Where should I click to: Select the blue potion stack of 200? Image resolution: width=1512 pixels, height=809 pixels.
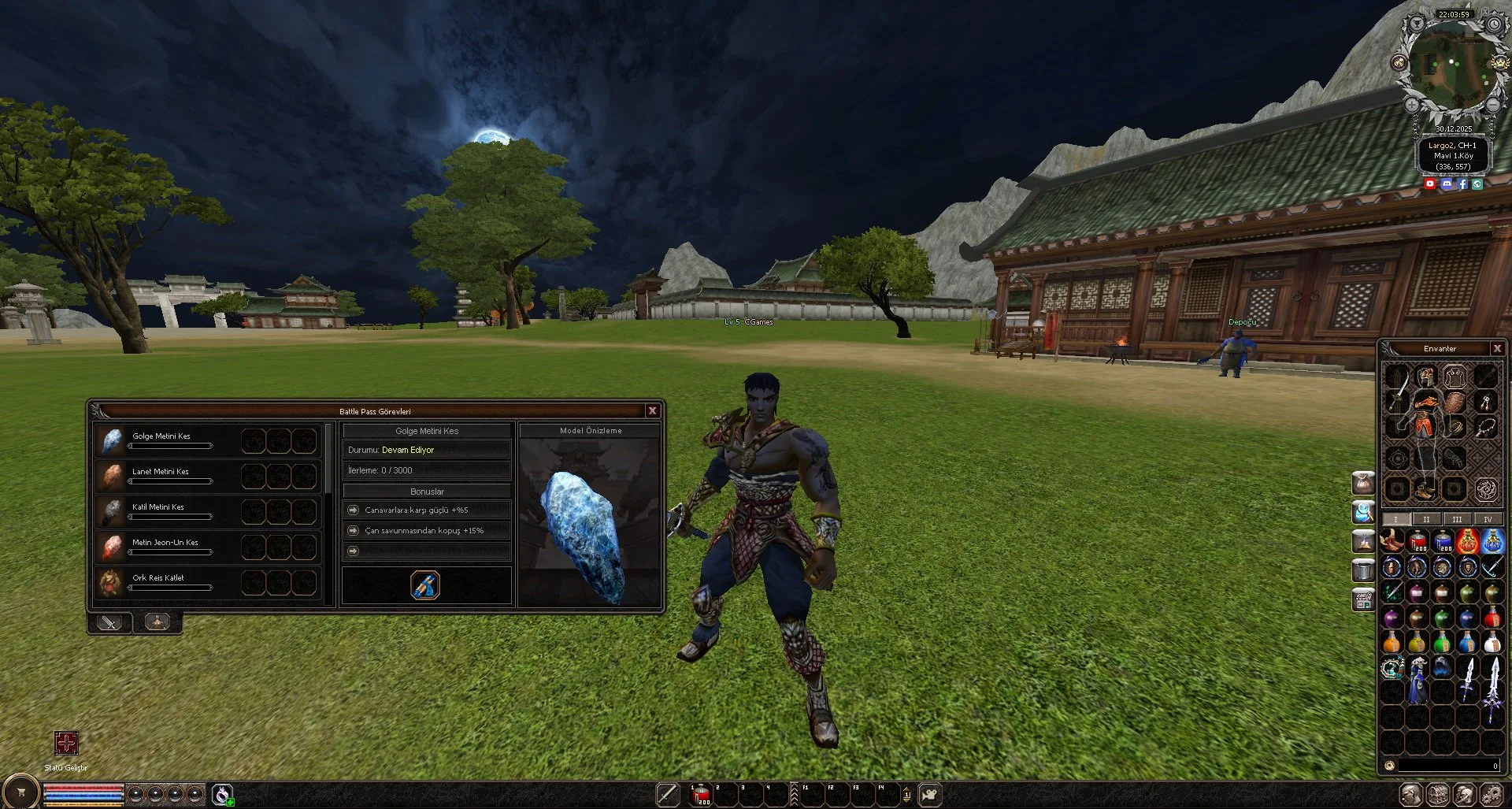coord(1443,542)
